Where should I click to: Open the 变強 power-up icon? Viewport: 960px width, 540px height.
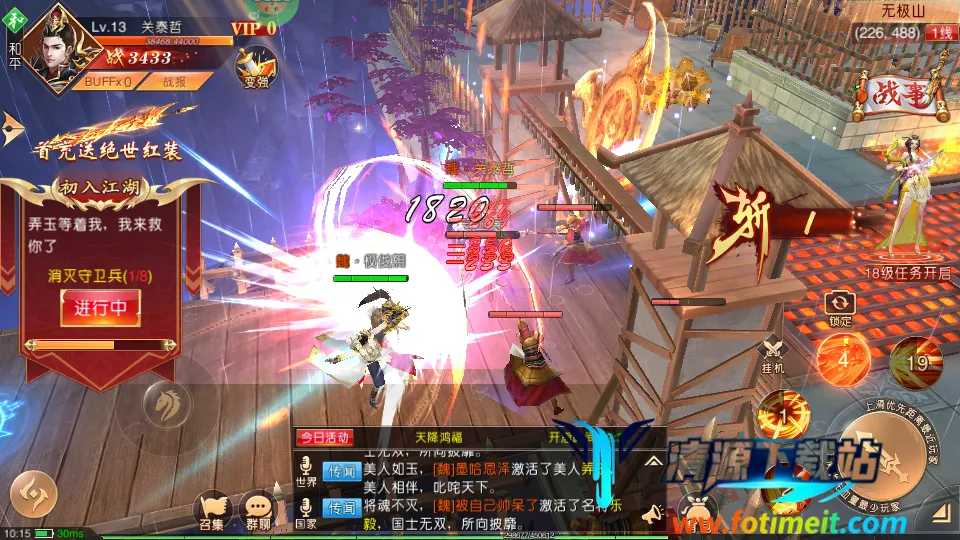pos(255,65)
